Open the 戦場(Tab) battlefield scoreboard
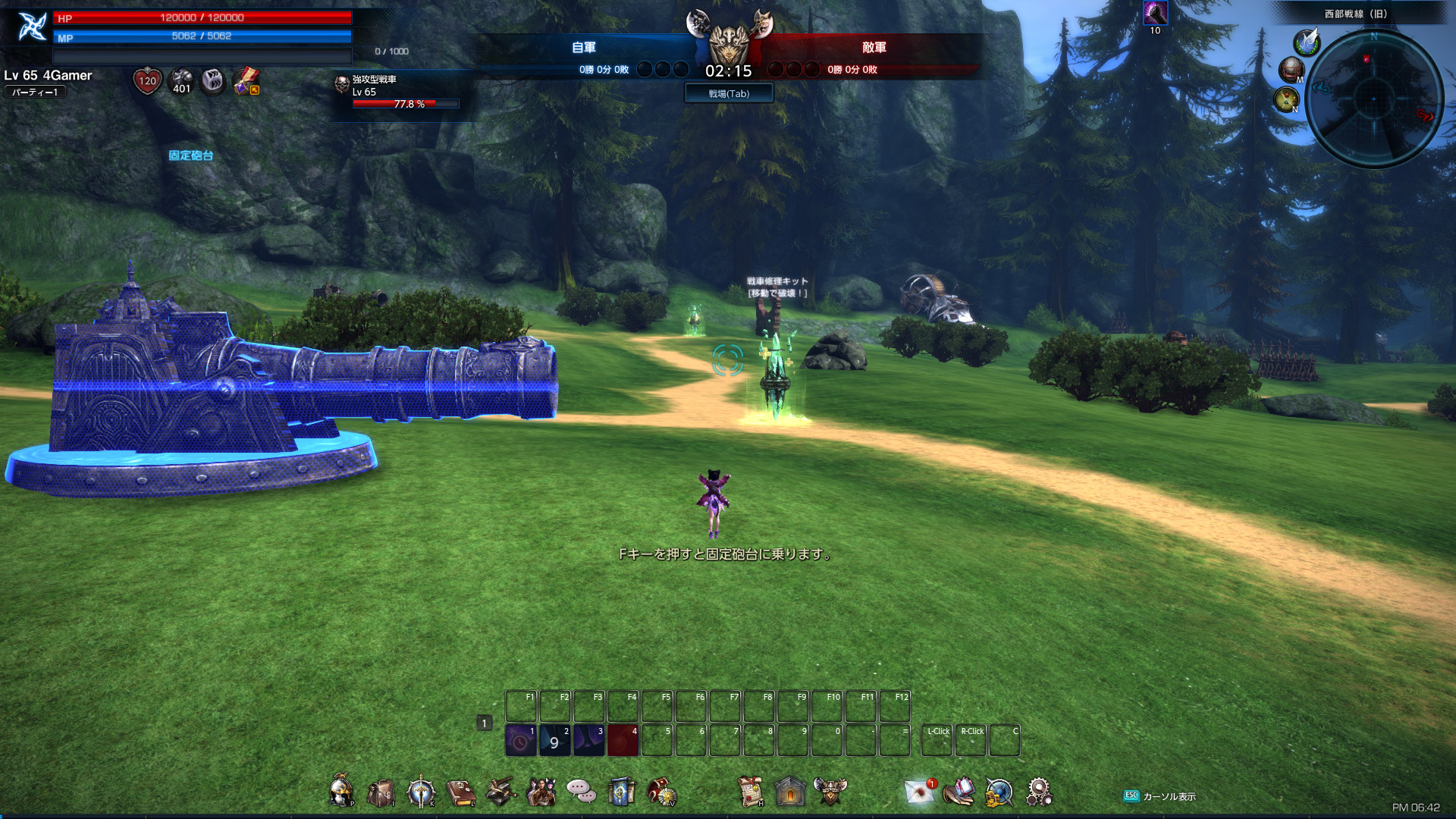 [x=728, y=93]
